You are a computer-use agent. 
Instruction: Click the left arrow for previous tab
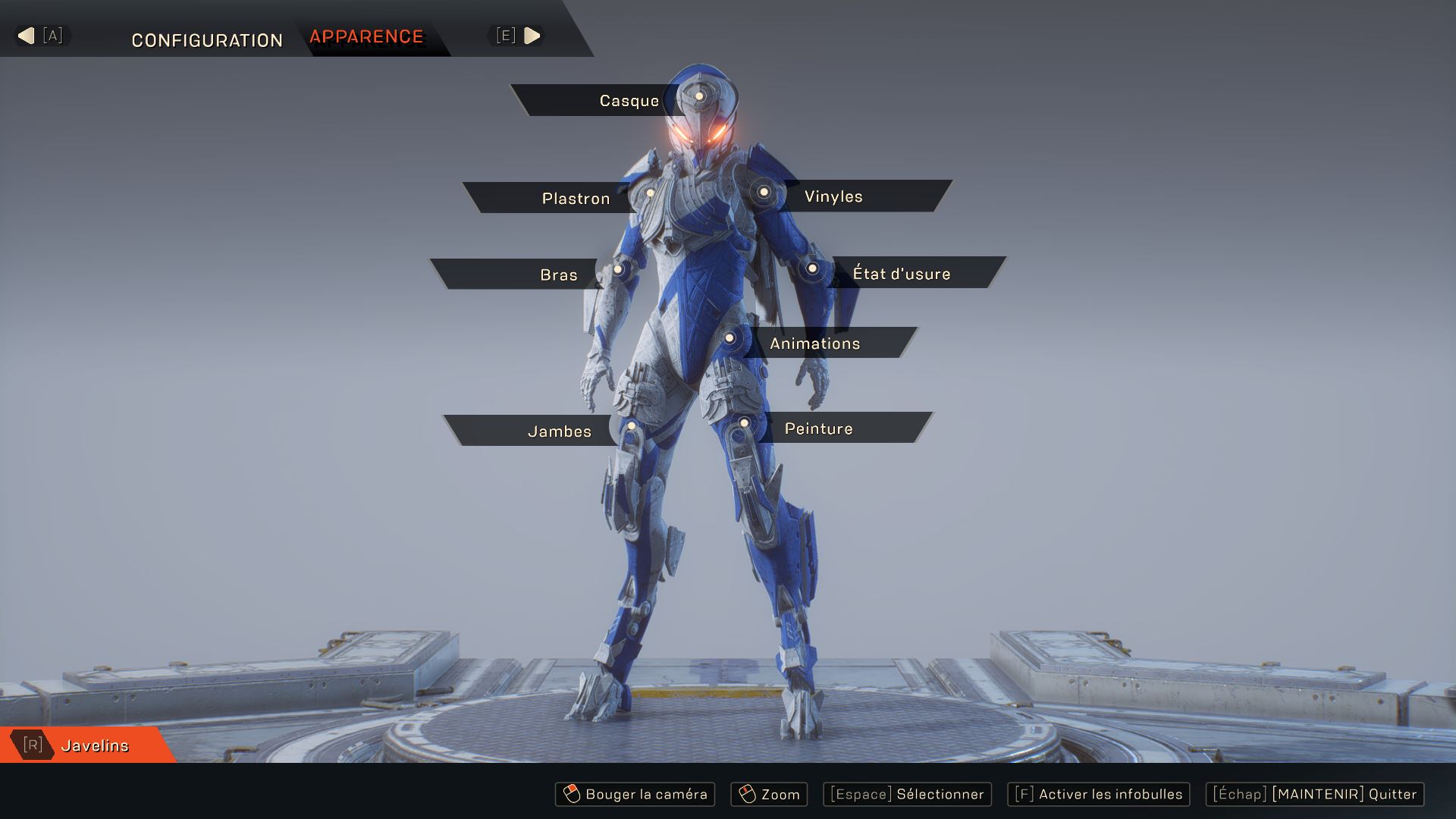tap(25, 34)
